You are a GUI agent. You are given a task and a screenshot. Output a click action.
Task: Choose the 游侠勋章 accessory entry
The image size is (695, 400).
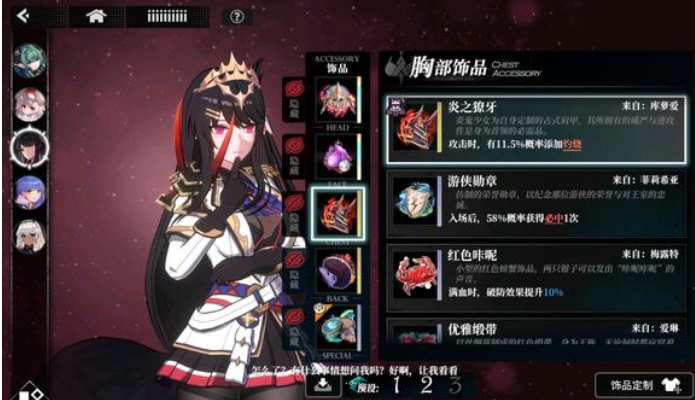pos(535,202)
